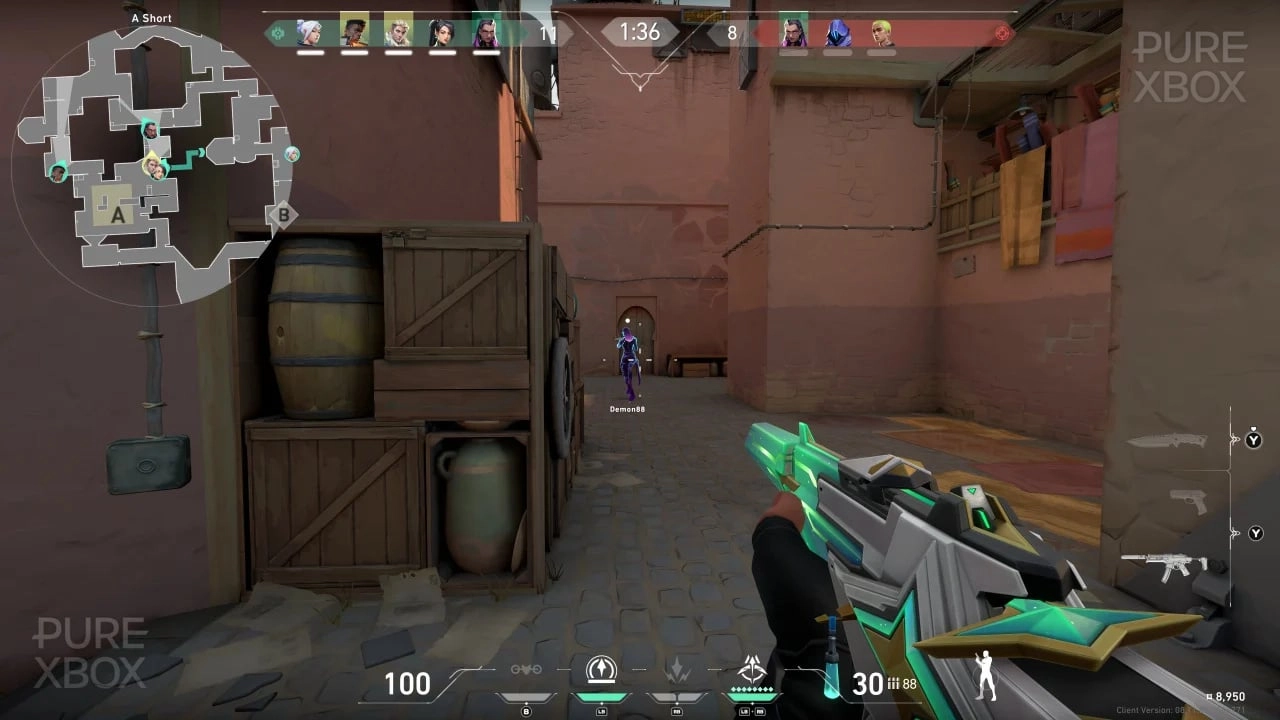
Task: Activate the glowing ability mapped to LB
Action: coord(600,670)
